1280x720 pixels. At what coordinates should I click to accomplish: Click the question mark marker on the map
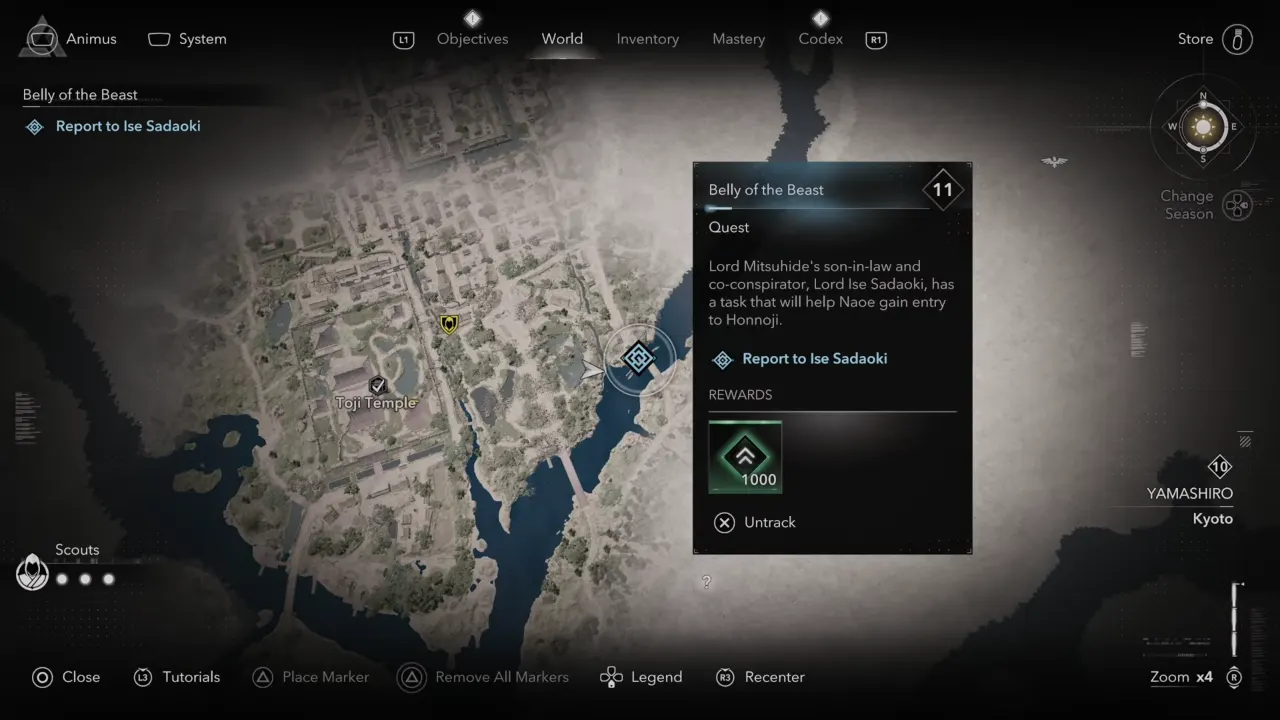coord(707,582)
